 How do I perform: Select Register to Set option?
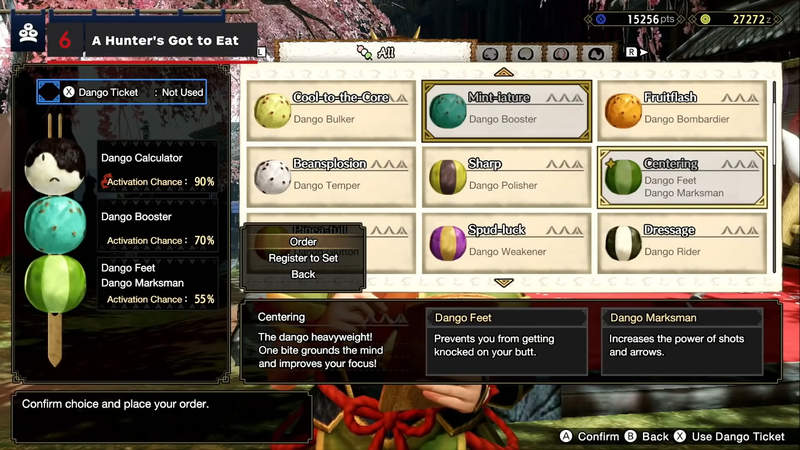click(303, 258)
